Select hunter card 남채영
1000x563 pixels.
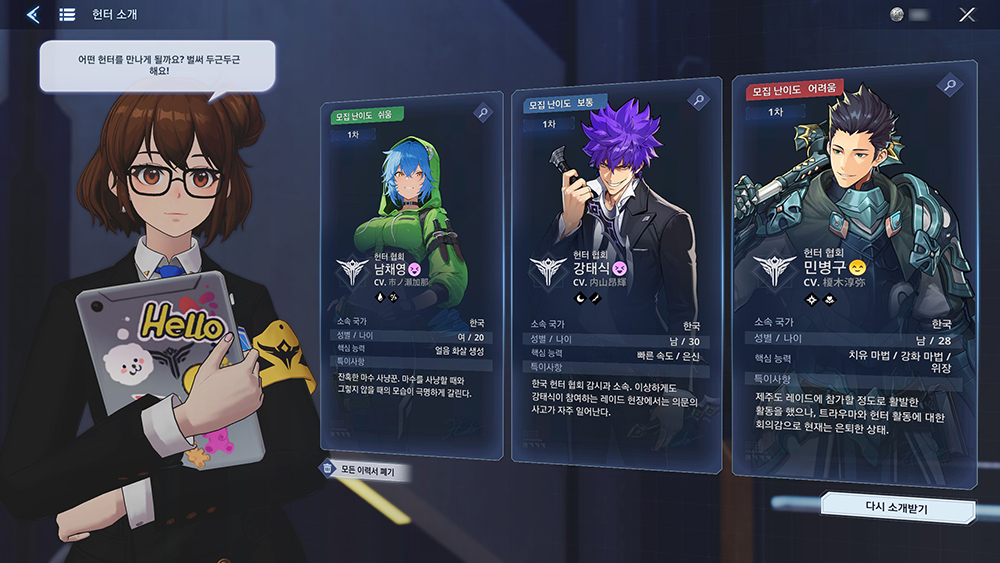coord(411,280)
